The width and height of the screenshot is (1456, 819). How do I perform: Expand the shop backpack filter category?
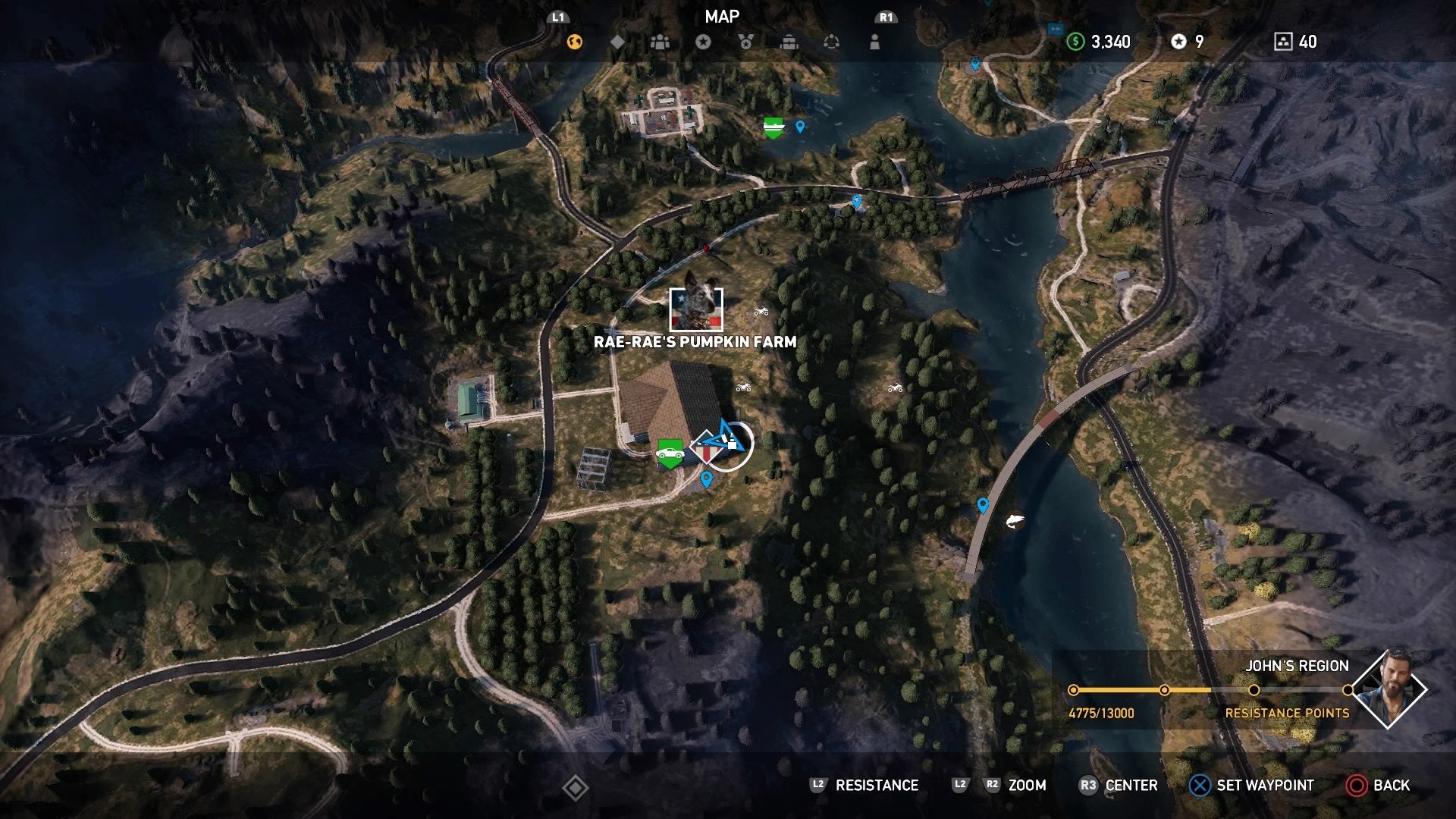(x=791, y=42)
